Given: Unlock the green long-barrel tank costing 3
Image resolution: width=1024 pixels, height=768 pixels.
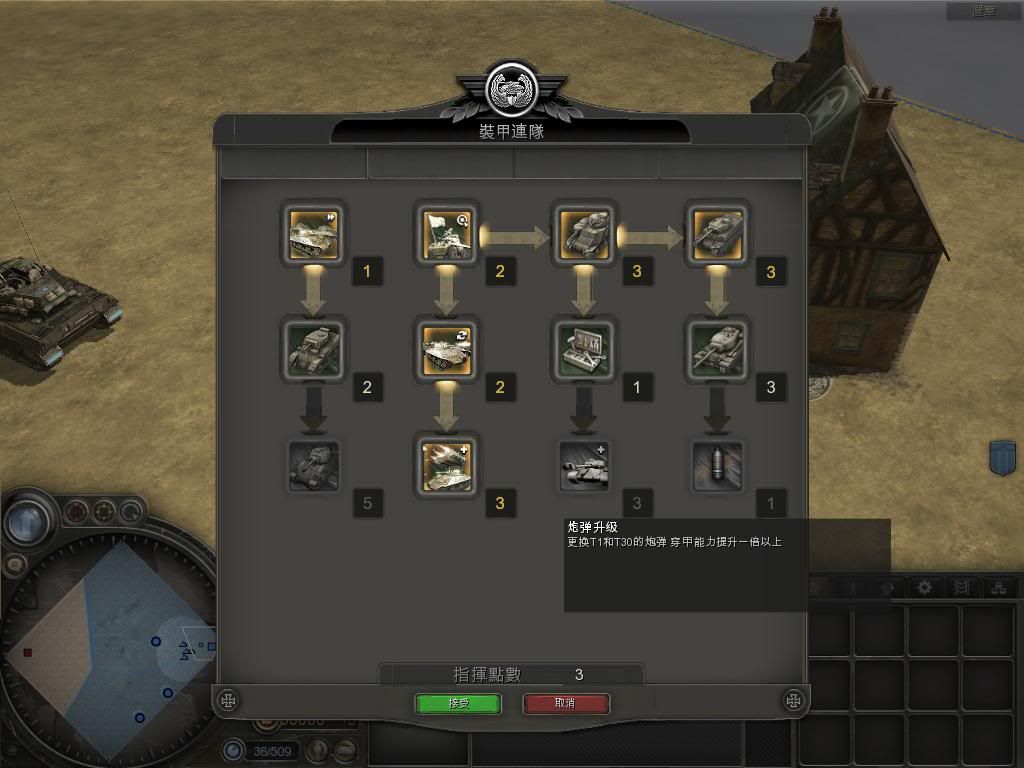Looking at the screenshot, I should [717, 350].
